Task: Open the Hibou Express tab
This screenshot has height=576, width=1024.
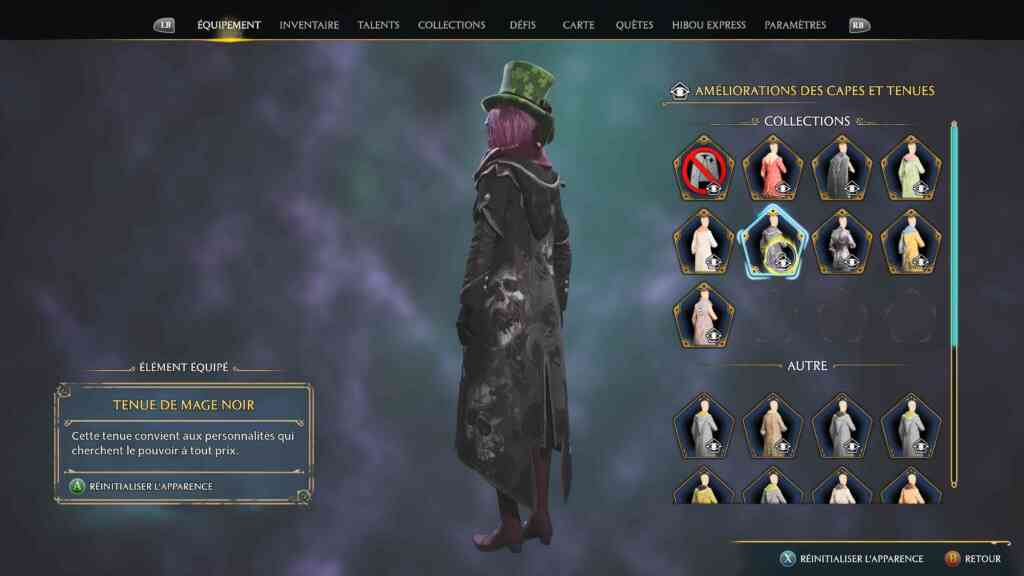Action: [709, 25]
